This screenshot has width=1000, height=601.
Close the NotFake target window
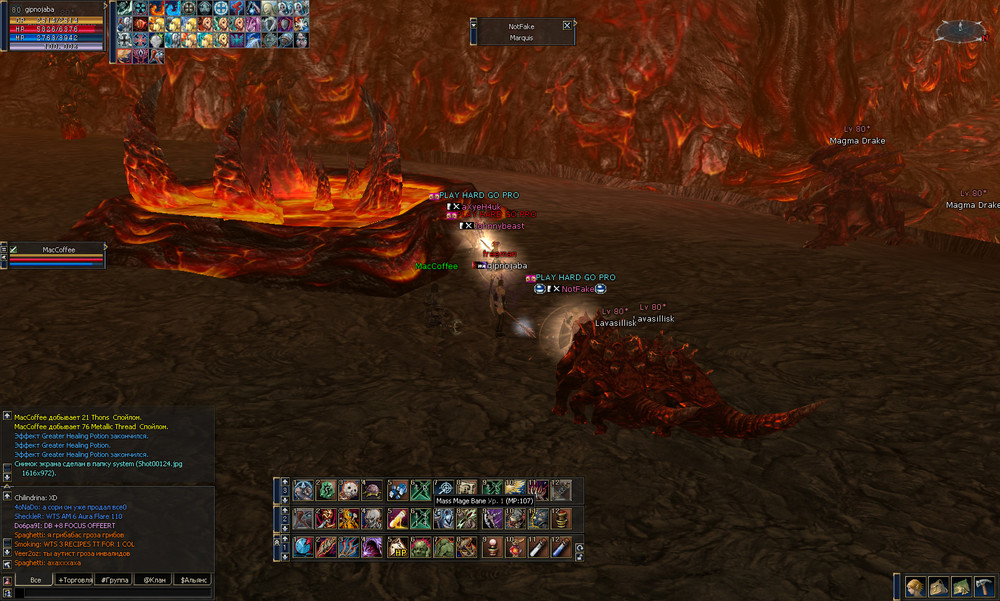567,25
